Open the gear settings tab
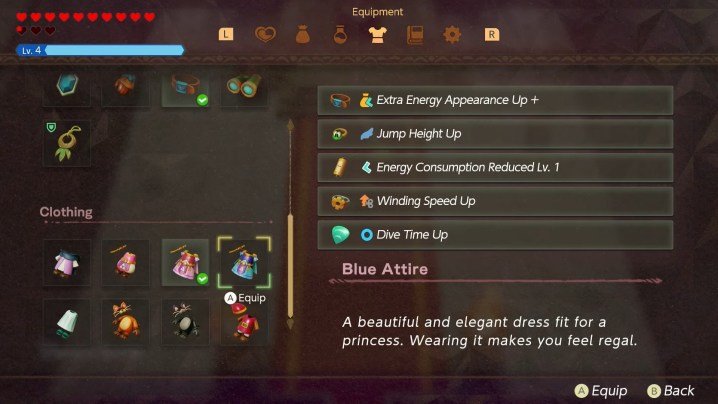Viewport: 718px width, 404px height. pyautogui.click(x=452, y=35)
